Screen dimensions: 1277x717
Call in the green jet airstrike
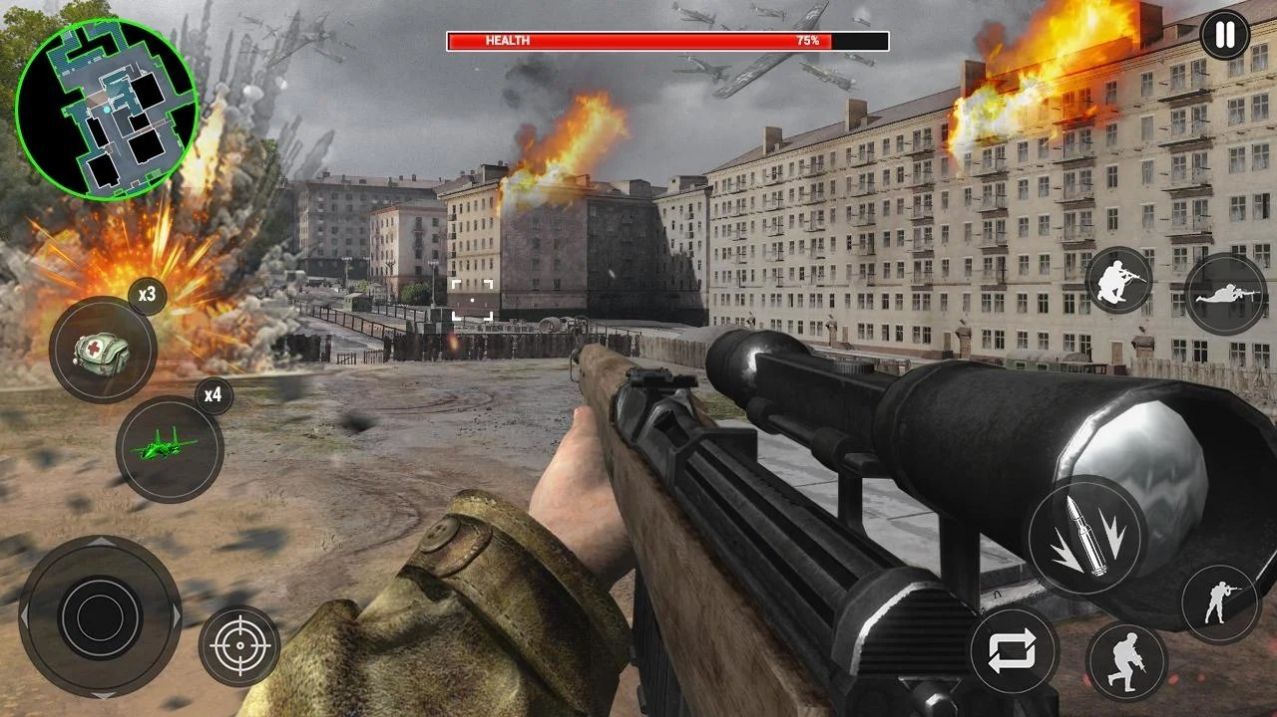(x=169, y=449)
